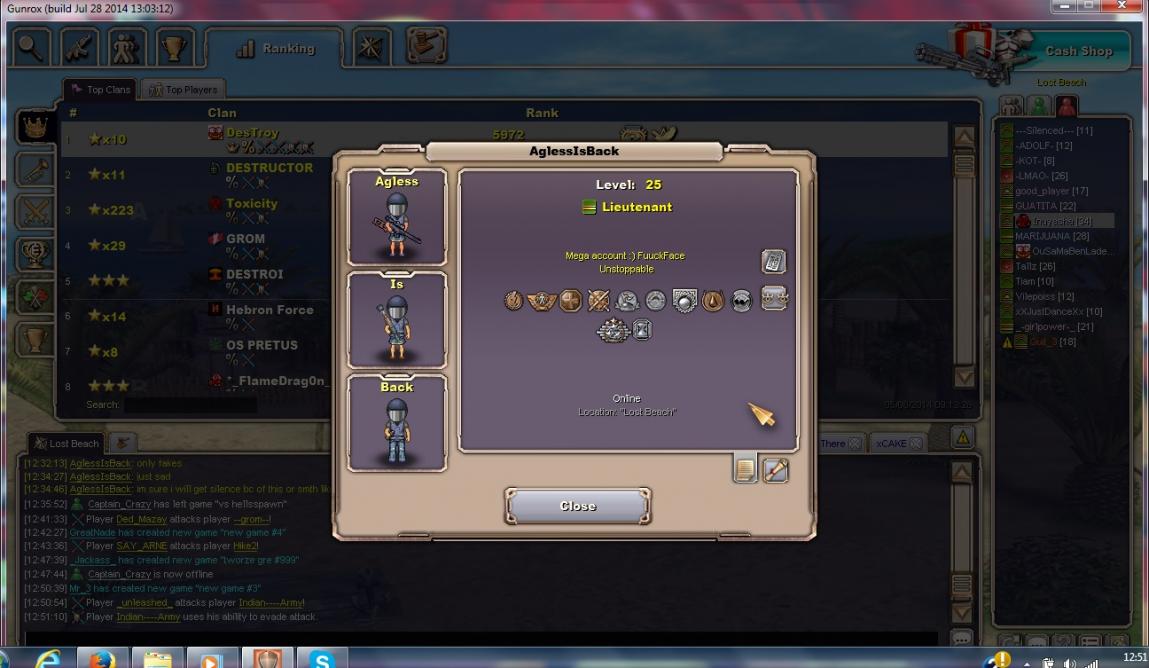The image size is (1149, 668).
Task: Open the trophy cup toolbar menu
Action: (175, 48)
